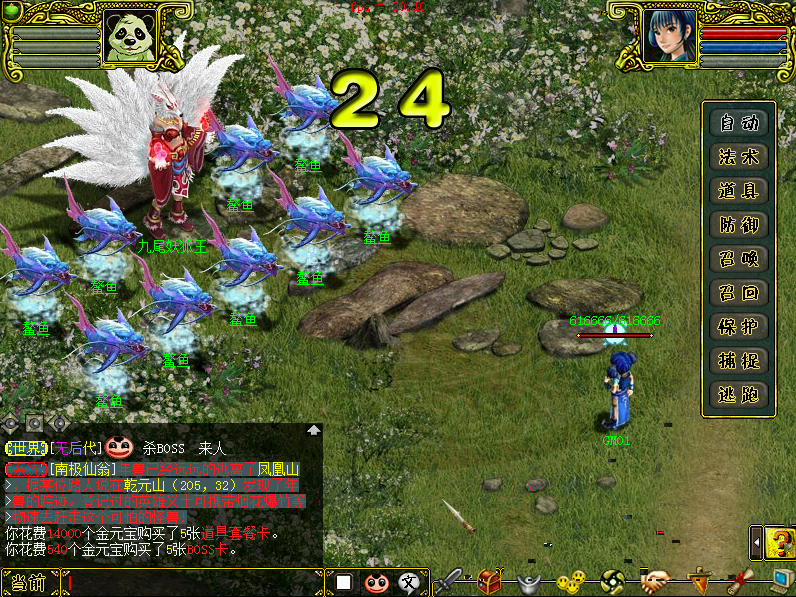Select the 保护 protect command
The width and height of the screenshot is (796, 597).
(739, 327)
